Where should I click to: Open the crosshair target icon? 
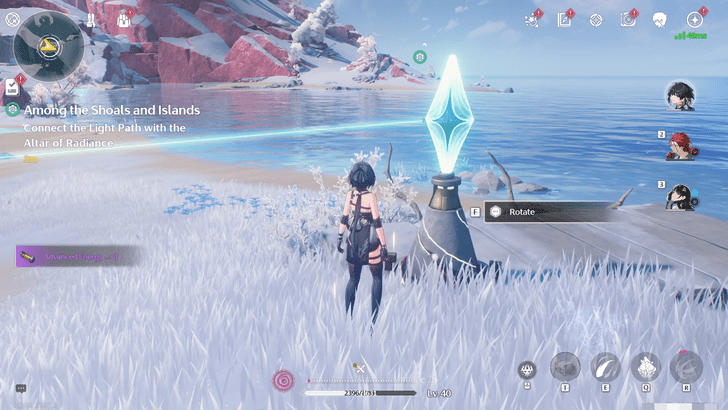596,20
